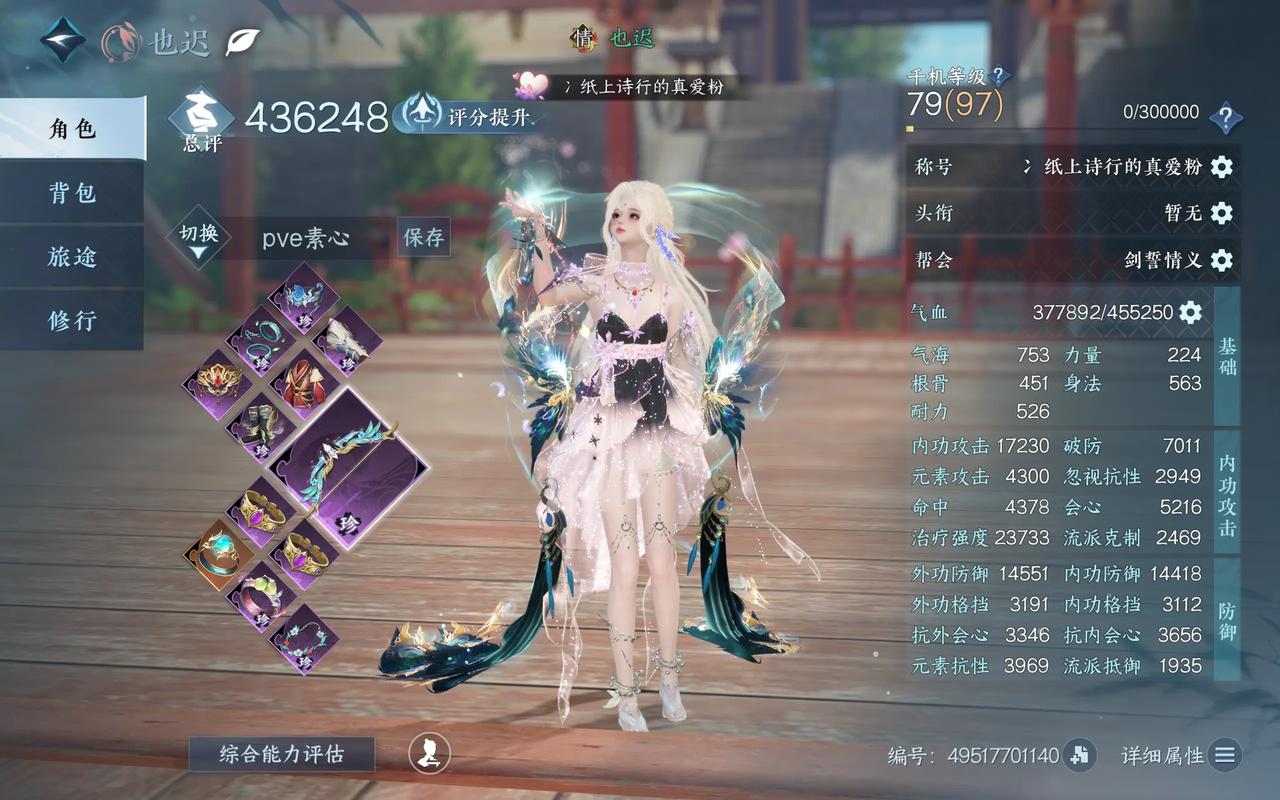Open the 气血 display settings gear
This screenshot has width=1280, height=800.
1190,312
